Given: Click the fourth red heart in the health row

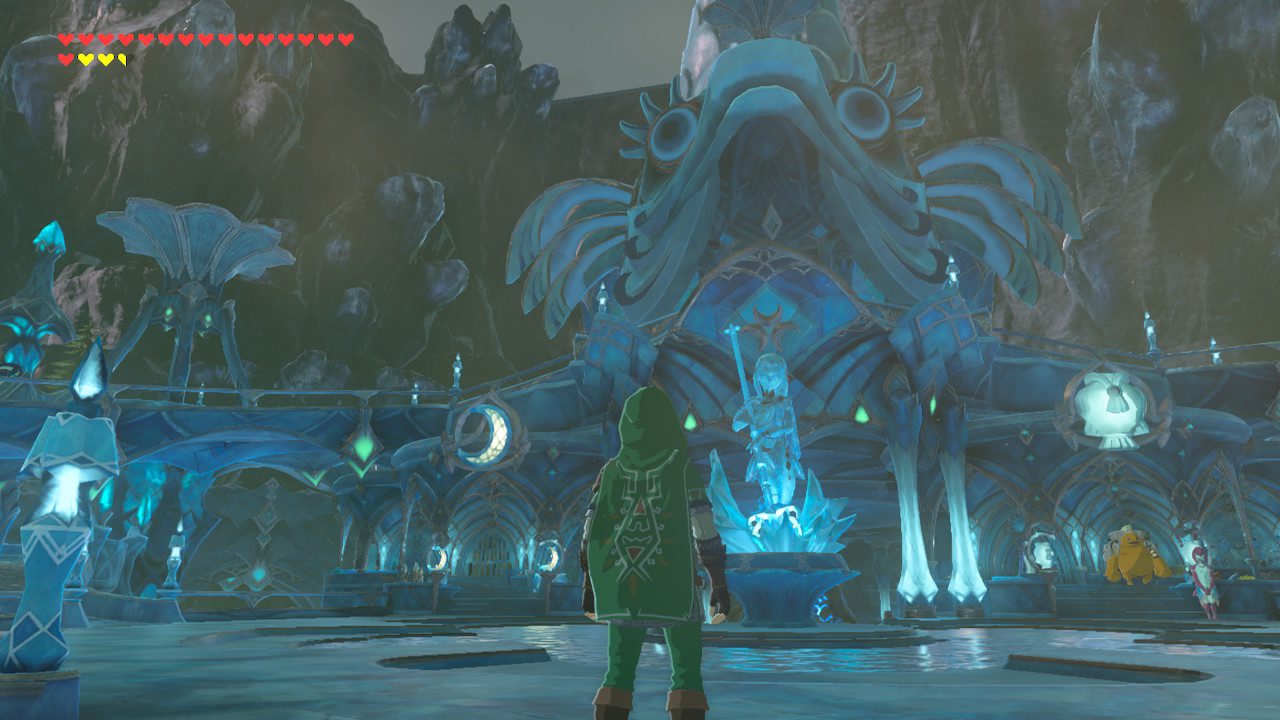Looking at the screenshot, I should 126,39.
